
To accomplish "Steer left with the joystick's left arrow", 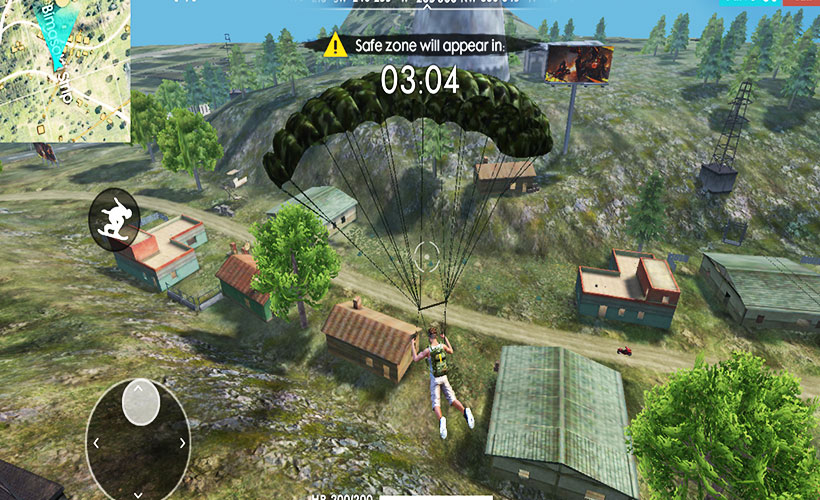I will [96, 442].
